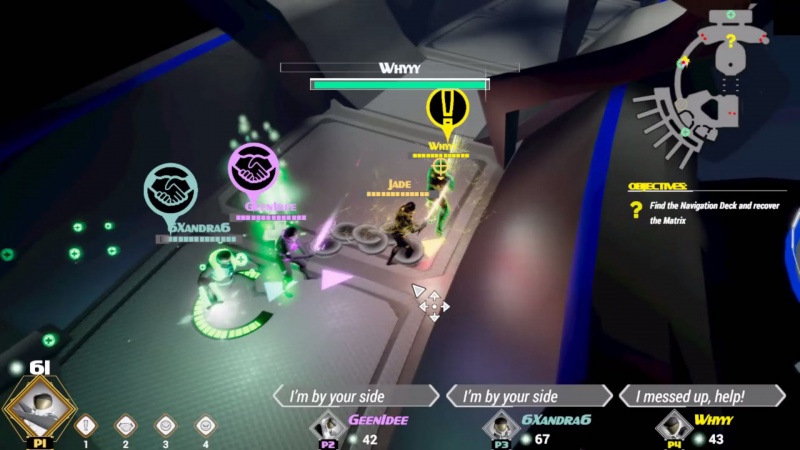Activate quick slot number 2
This screenshot has width=800, height=450.
click(x=126, y=425)
